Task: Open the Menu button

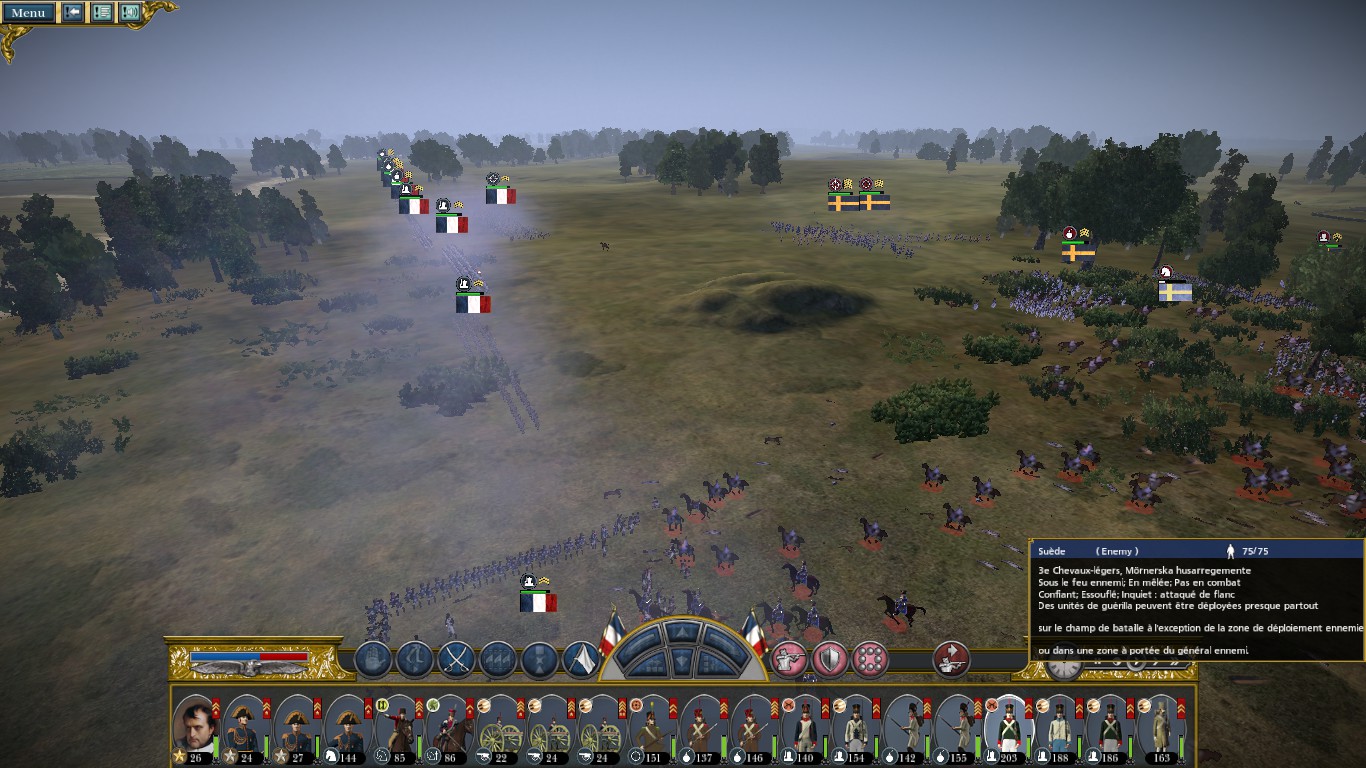Action: [27, 12]
